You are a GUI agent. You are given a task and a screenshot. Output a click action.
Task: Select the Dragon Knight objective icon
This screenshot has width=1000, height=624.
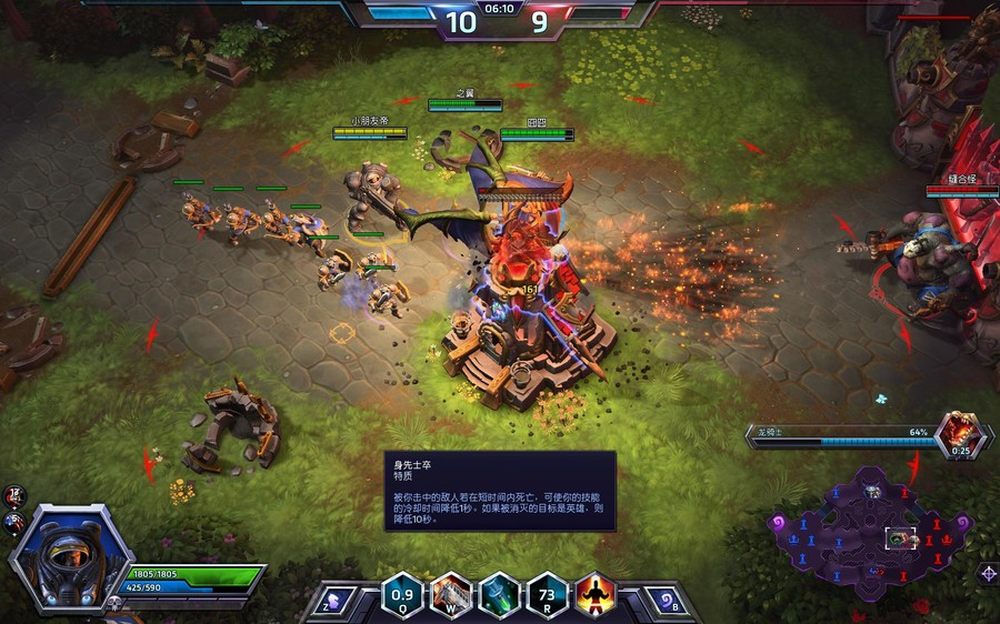pyautogui.click(x=961, y=433)
